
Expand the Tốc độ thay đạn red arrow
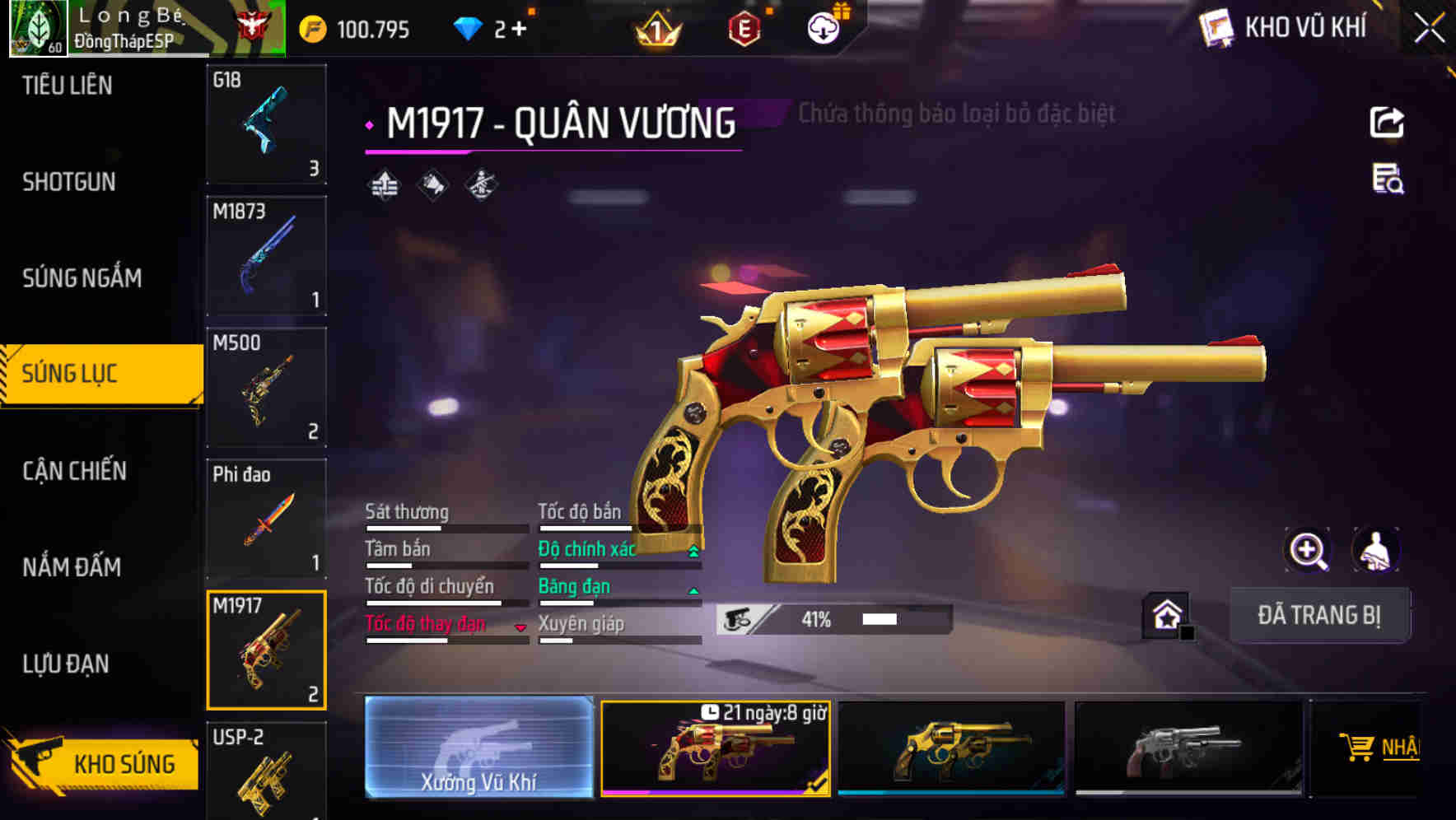pos(521,627)
